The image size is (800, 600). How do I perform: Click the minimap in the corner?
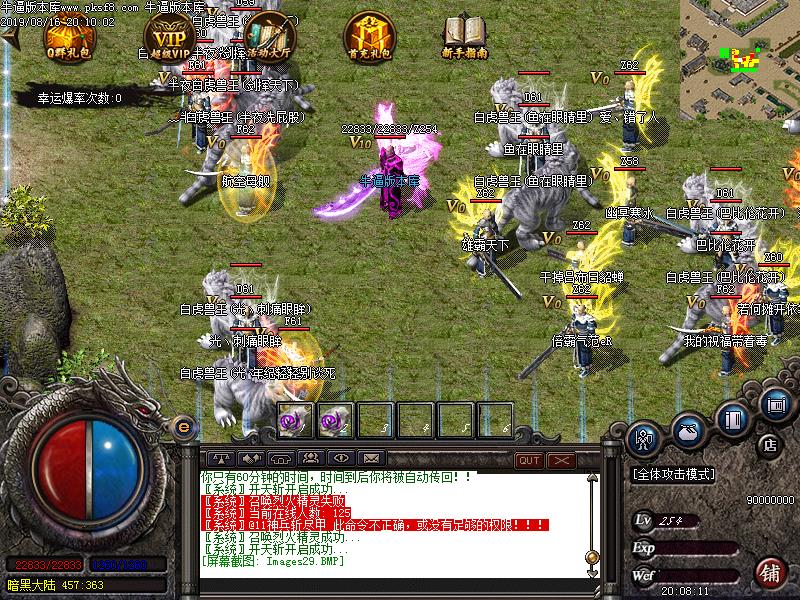click(739, 54)
